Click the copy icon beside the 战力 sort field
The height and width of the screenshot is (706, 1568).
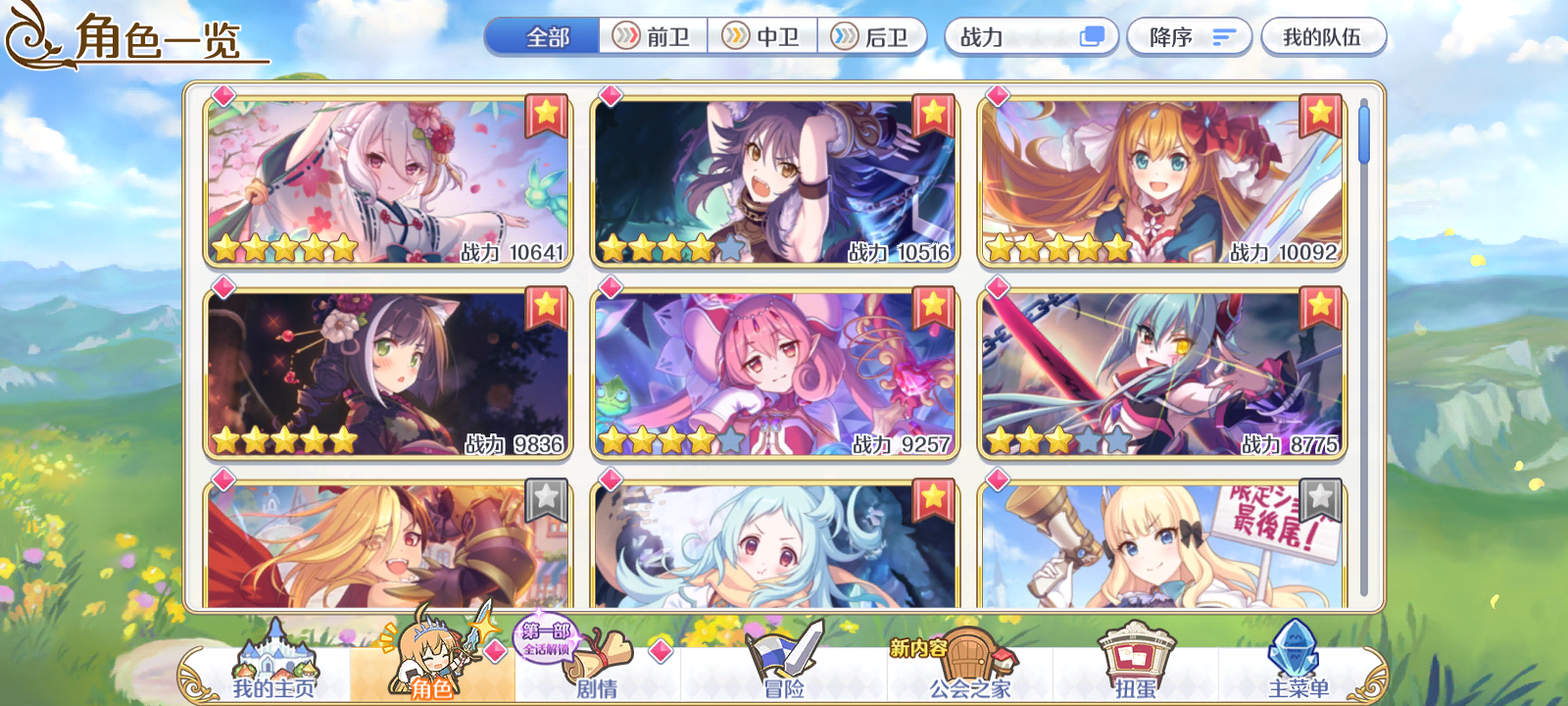point(1091,37)
